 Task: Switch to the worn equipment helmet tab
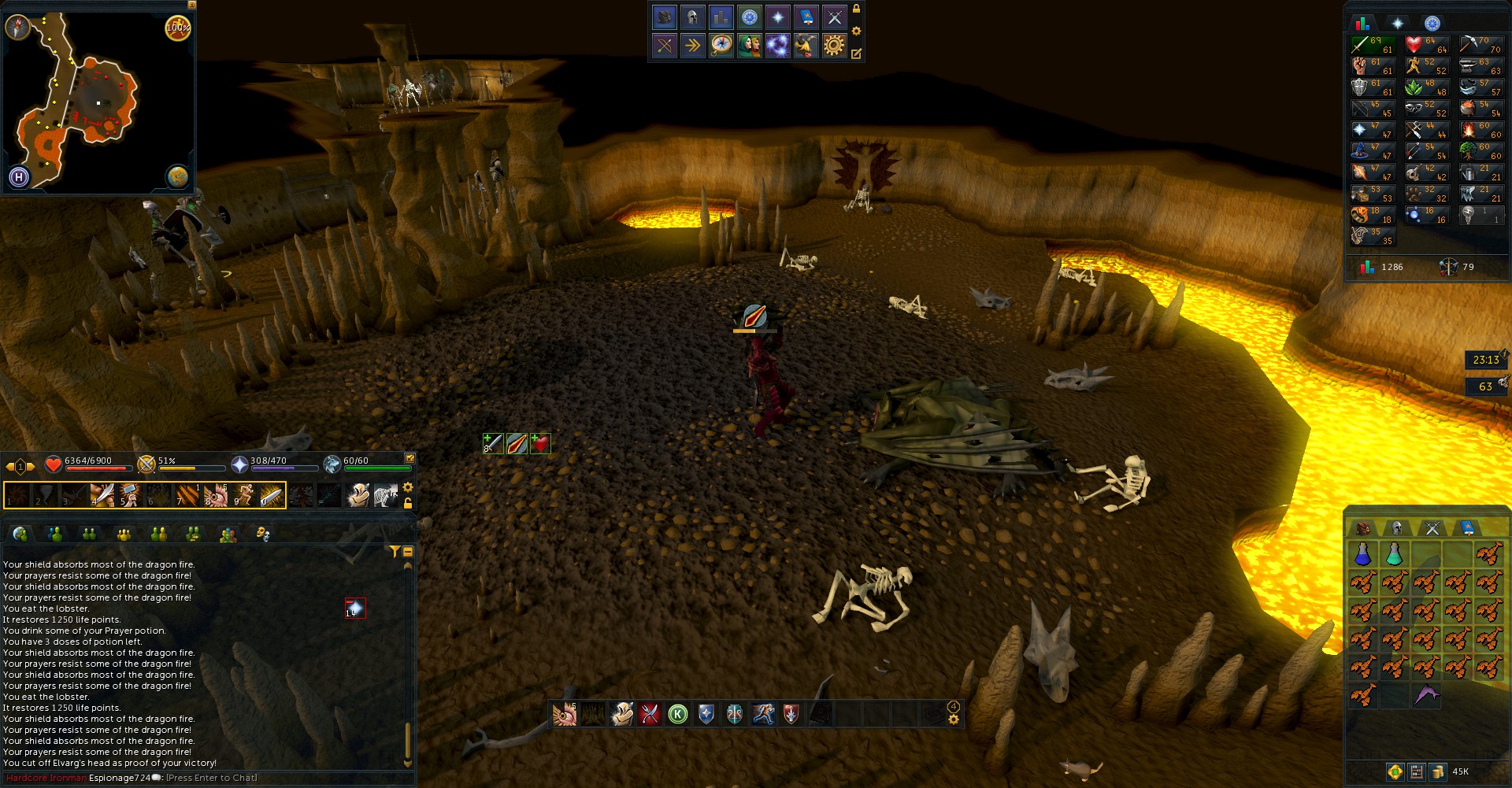1397,528
